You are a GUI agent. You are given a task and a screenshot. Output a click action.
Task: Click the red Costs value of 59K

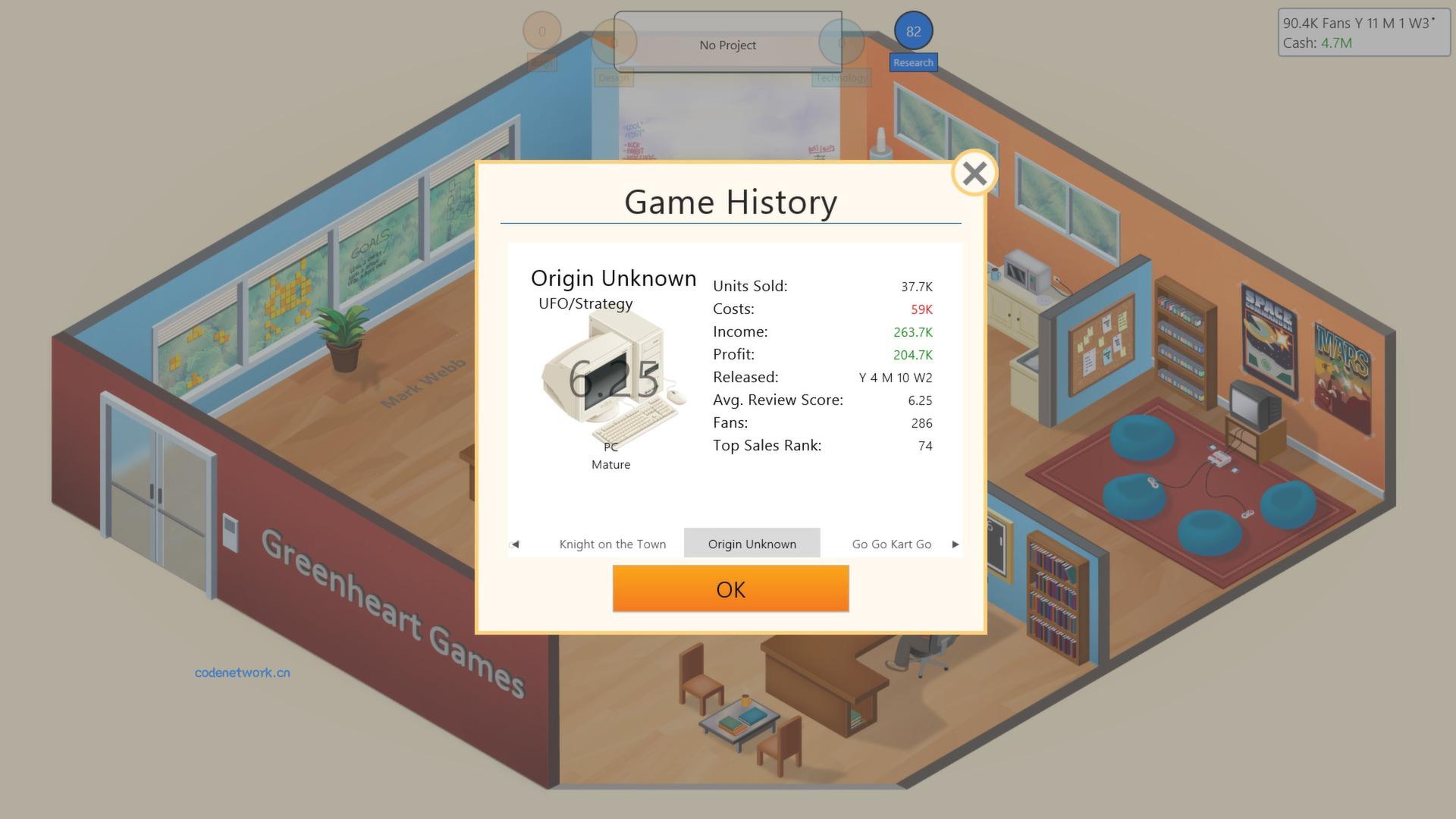tap(921, 309)
